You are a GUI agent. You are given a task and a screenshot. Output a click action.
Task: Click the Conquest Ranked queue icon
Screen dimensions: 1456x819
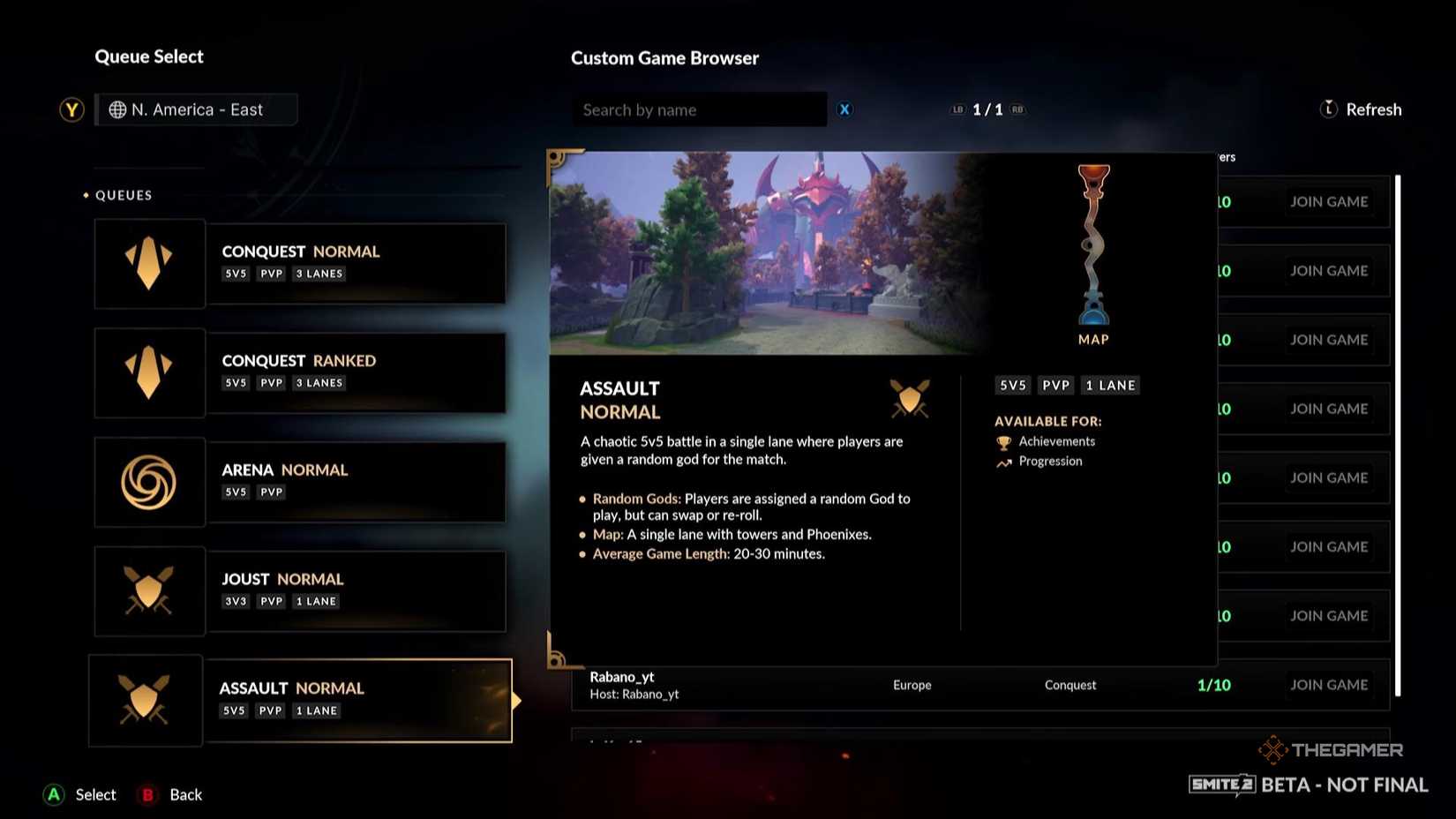(x=149, y=372)
